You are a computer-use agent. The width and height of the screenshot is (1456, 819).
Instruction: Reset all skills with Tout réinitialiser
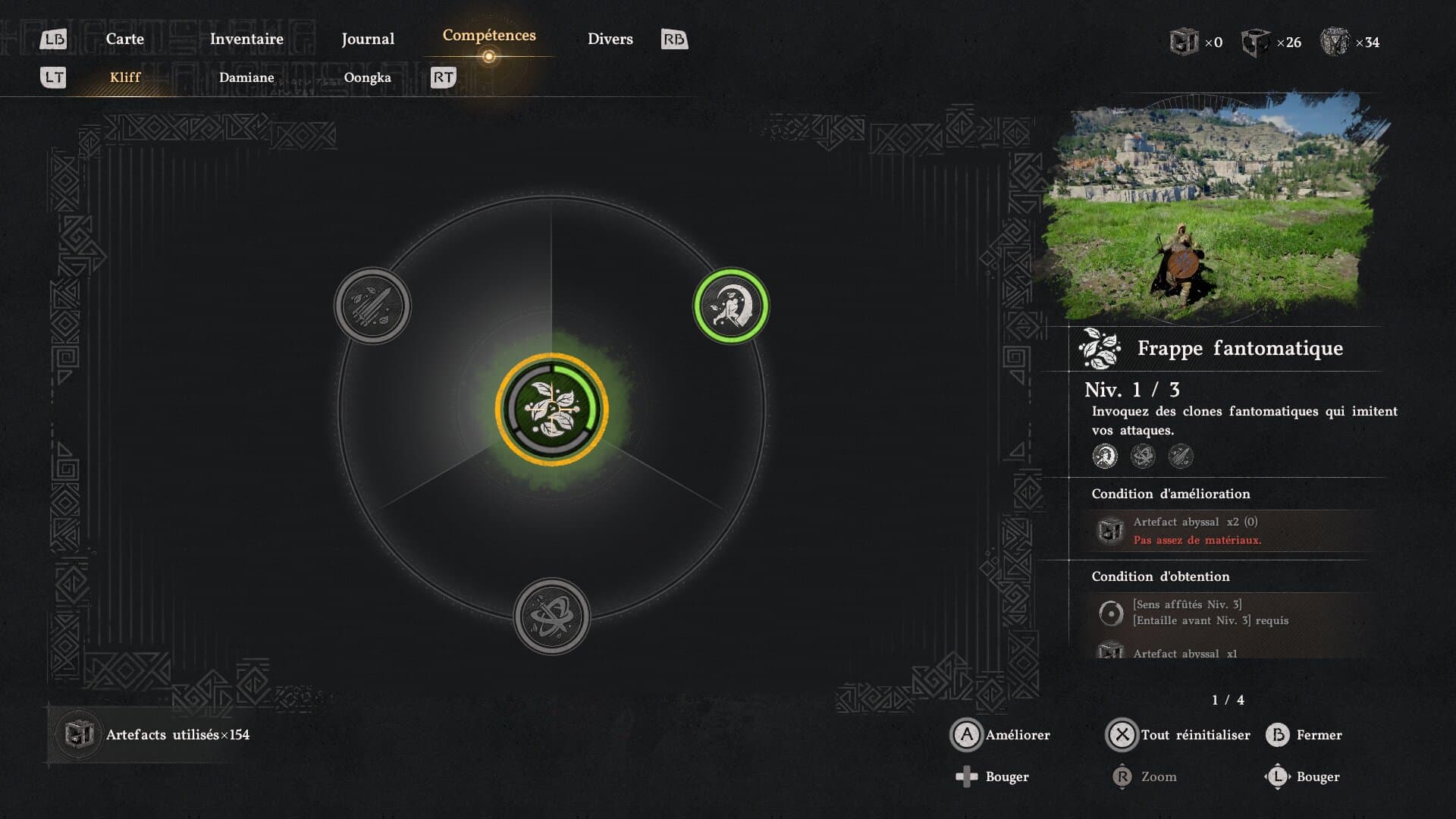(x=1179, y=735)
